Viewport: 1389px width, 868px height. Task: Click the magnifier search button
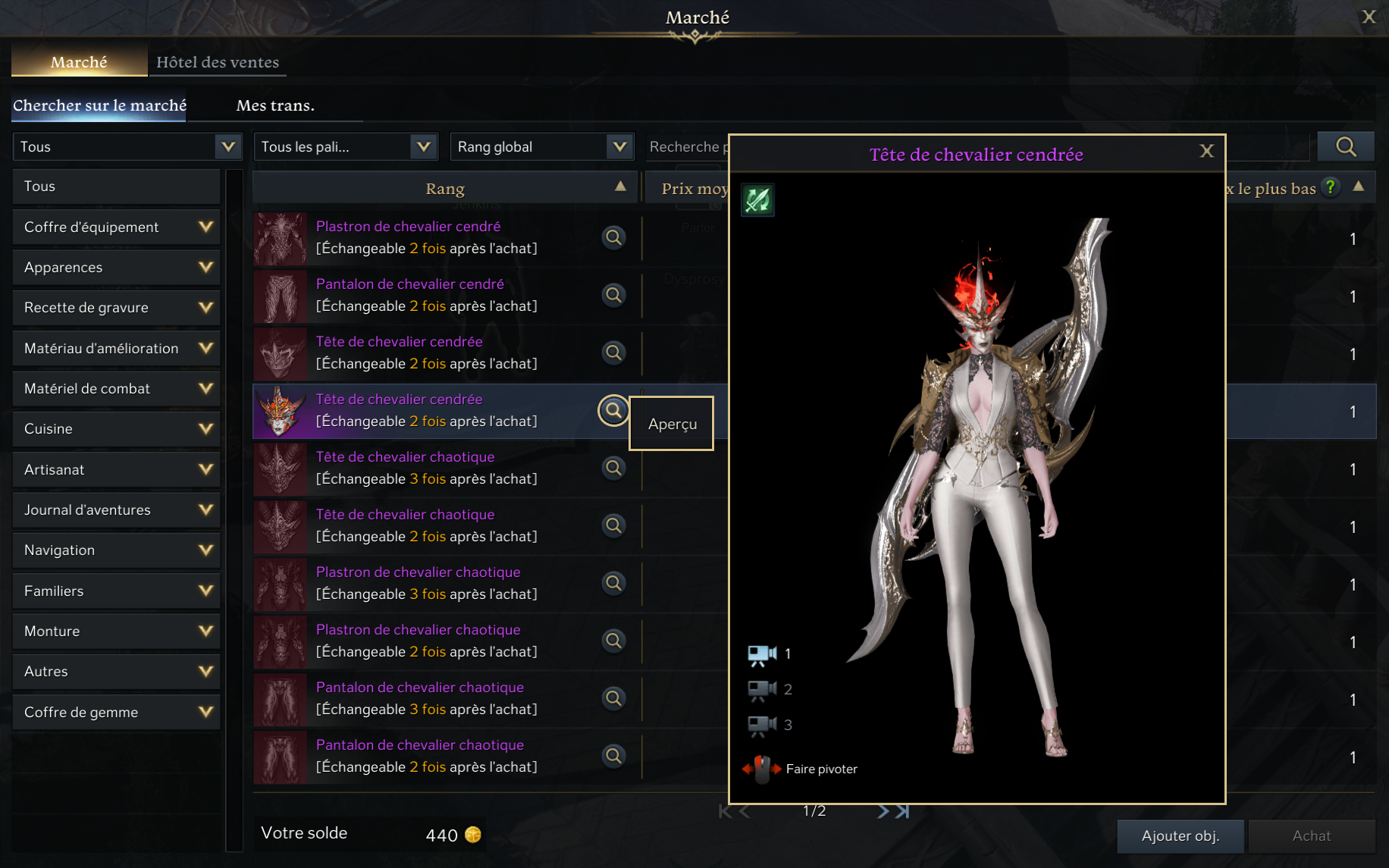[x=1345, y=147]
